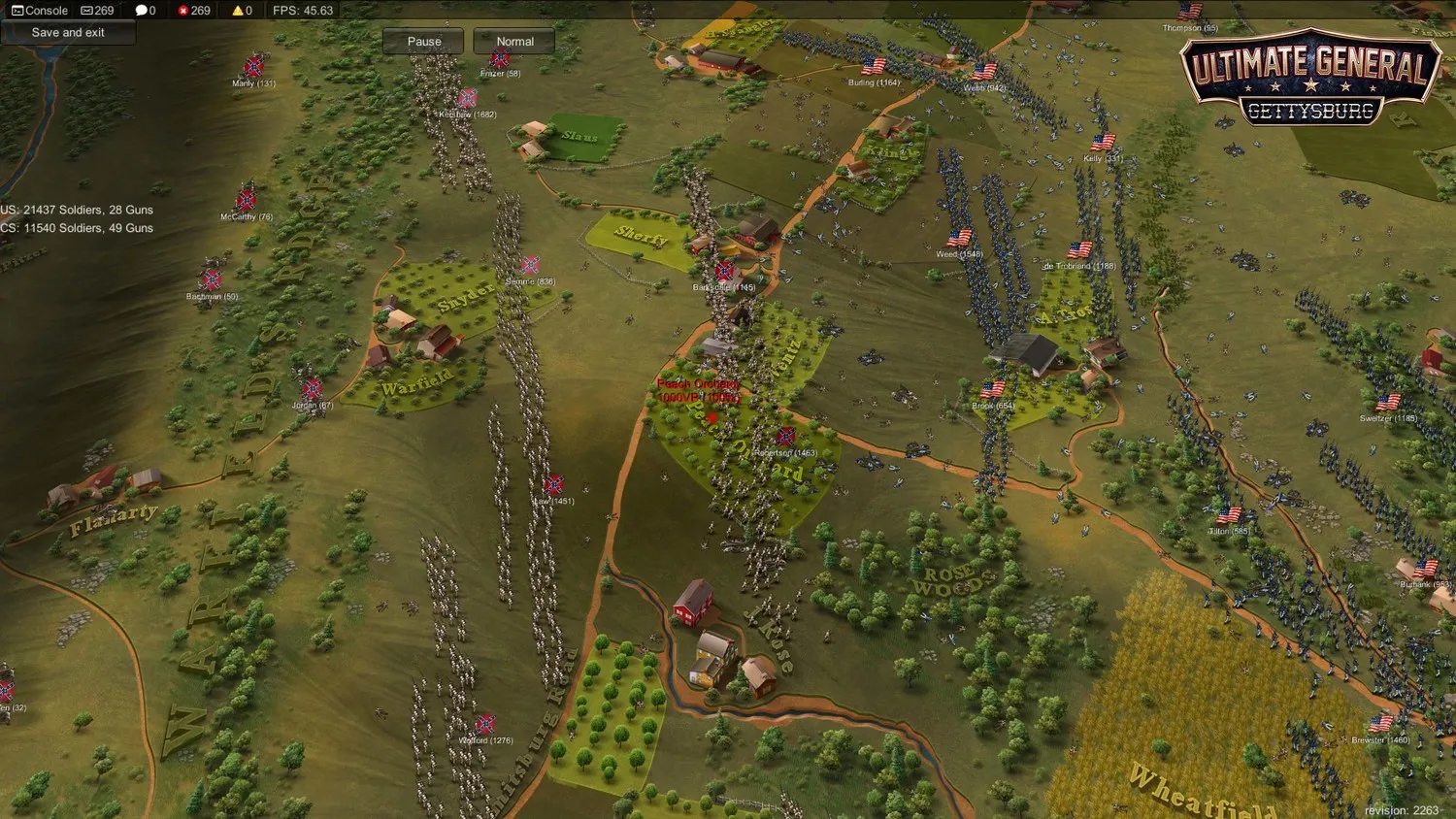Open the Console panel

tap(38, 10)
